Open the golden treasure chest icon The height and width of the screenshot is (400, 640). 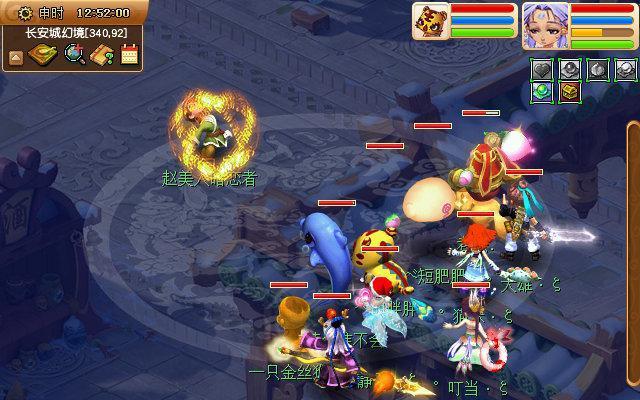tap(569, 91)
